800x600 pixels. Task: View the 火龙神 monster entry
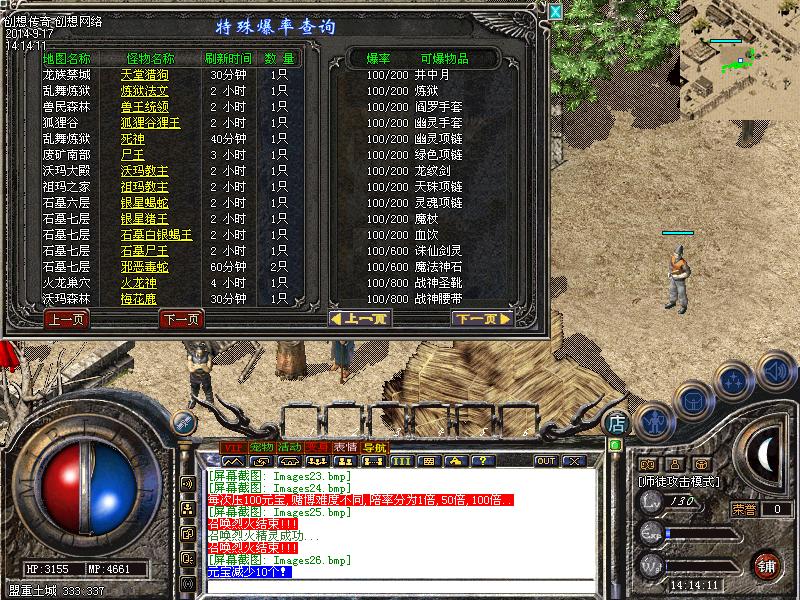pyautogui.click(x=139, y=283)
